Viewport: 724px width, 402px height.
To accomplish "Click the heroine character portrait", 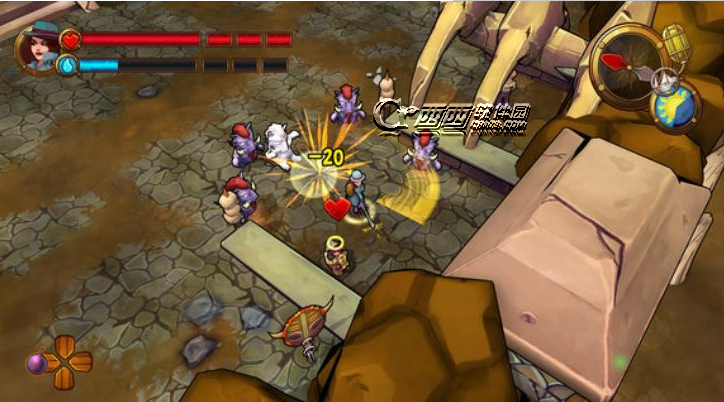I will click(37, 49).
